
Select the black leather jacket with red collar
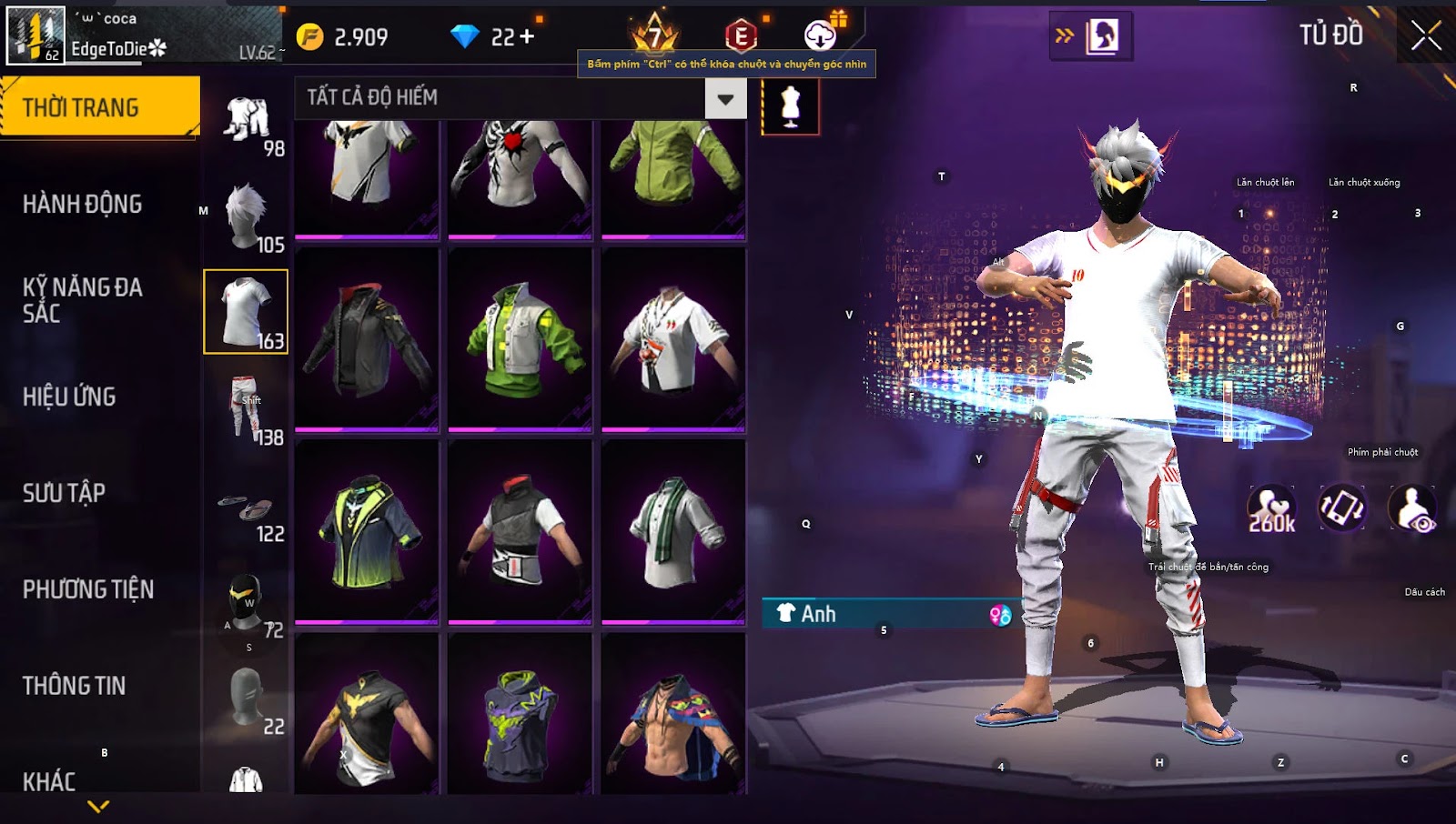[367, 338]
